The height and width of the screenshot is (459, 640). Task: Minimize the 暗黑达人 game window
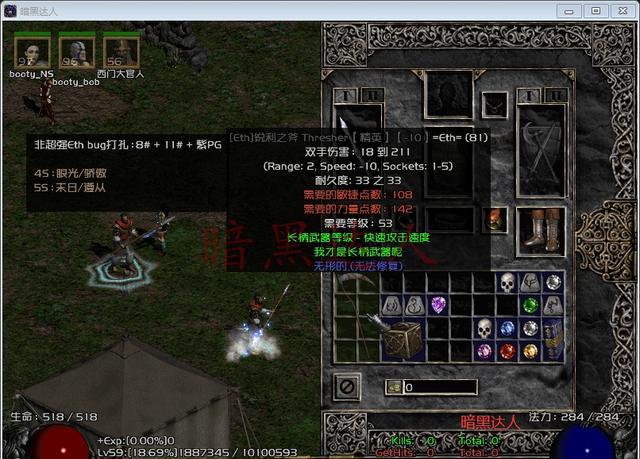[x=572, y=10]
